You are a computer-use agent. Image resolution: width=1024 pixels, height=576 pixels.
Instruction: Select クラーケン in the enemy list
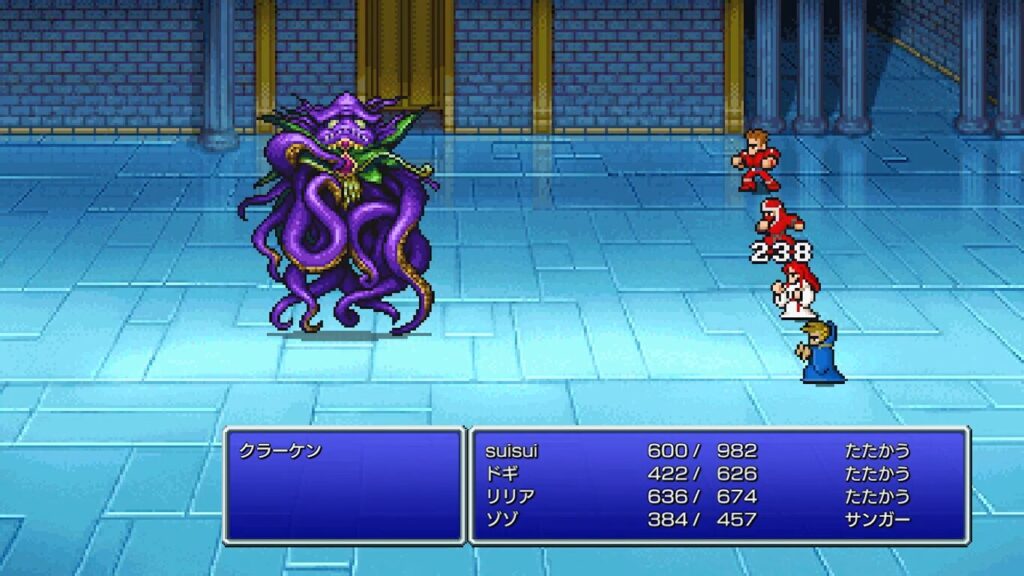(280, 451)
